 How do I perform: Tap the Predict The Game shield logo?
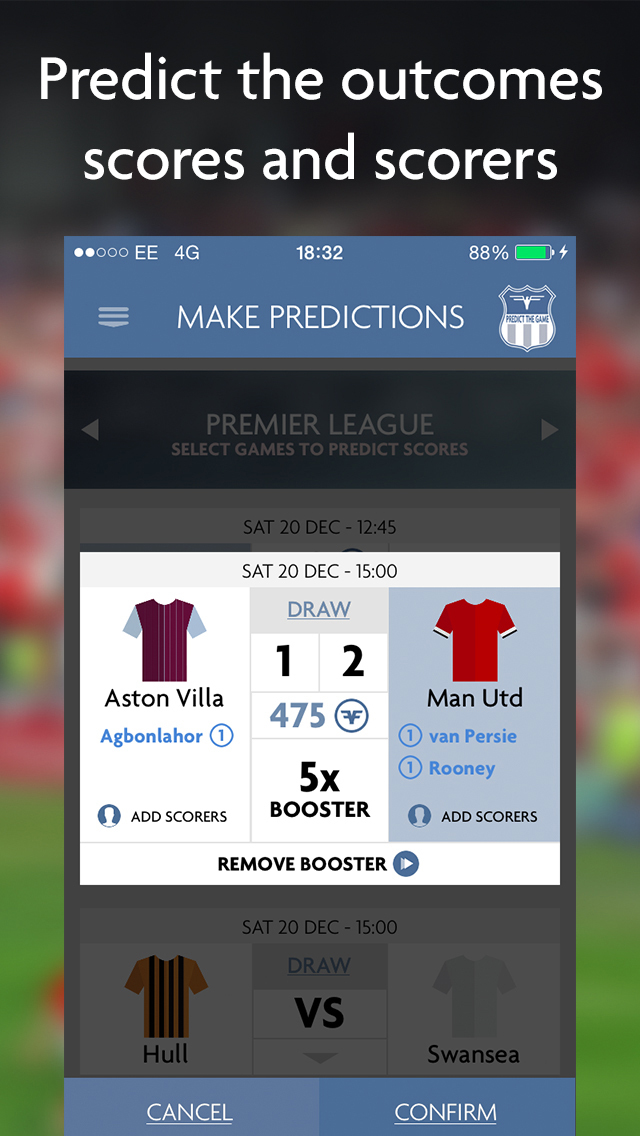pos(527,318)
